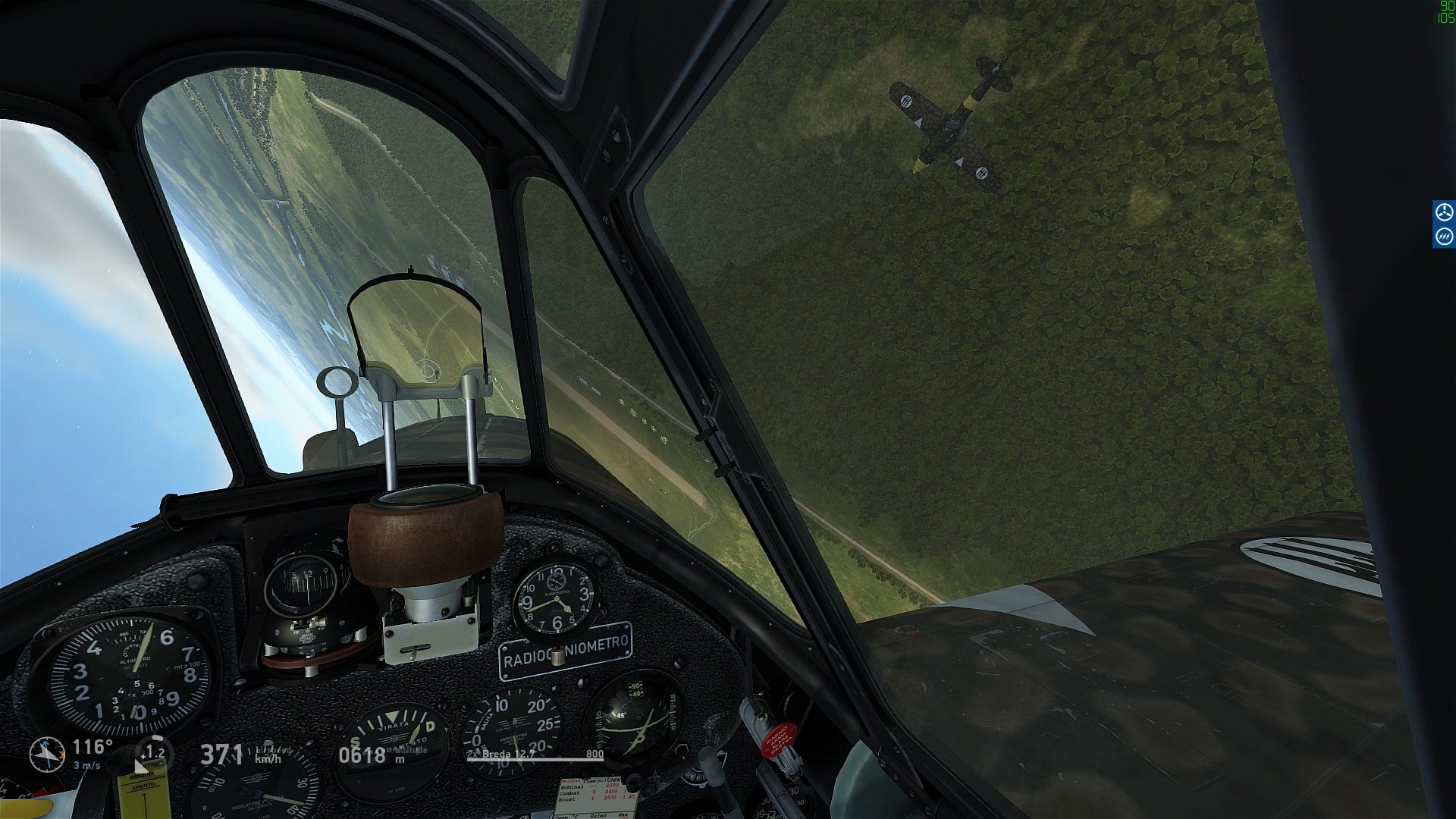Click the FPS counter showing 90/105
Viewport: 1456px width, 819px height.
click(x=1445, y=11)
